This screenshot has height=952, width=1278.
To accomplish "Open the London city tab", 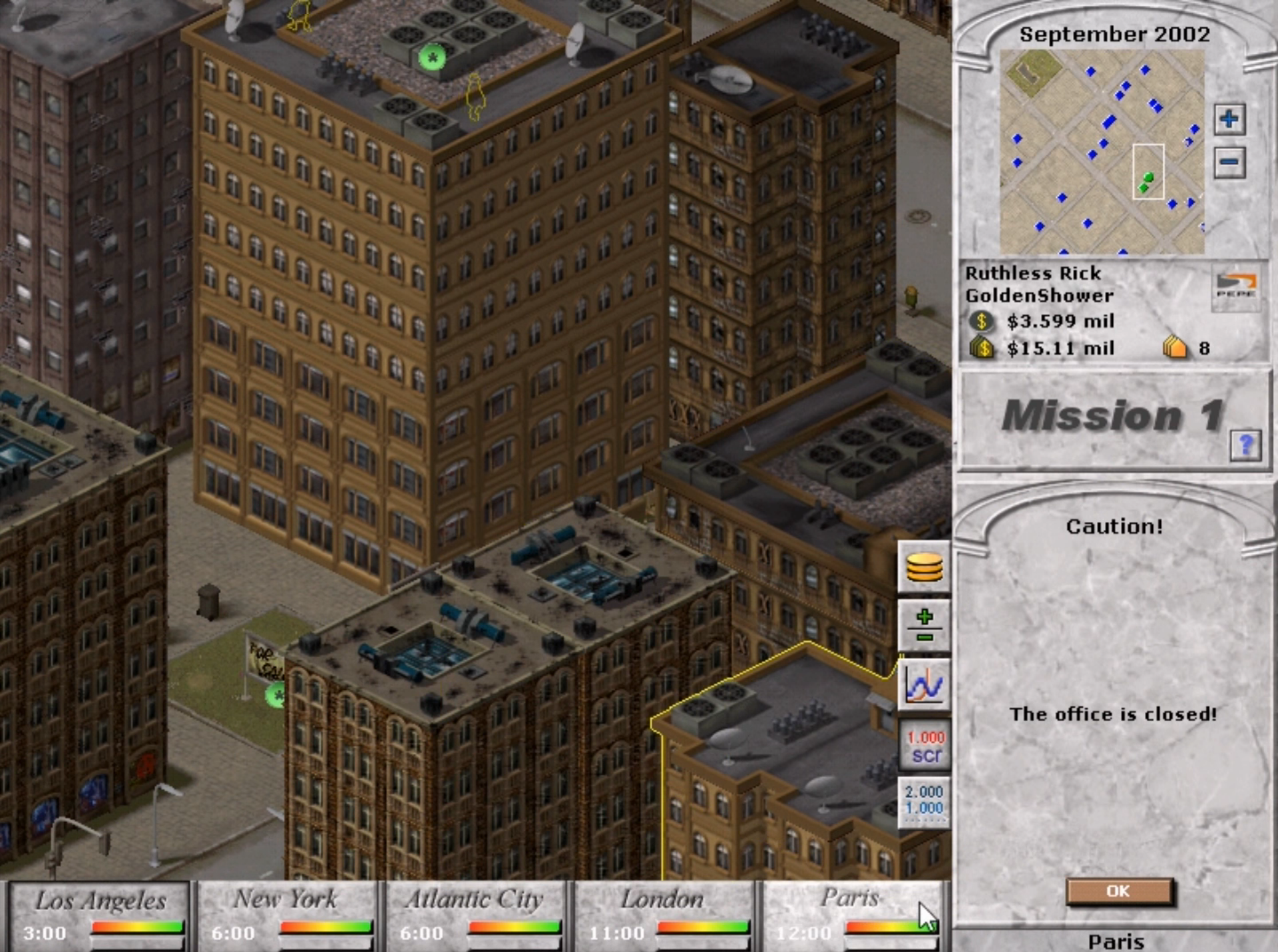I will [663, 915].
